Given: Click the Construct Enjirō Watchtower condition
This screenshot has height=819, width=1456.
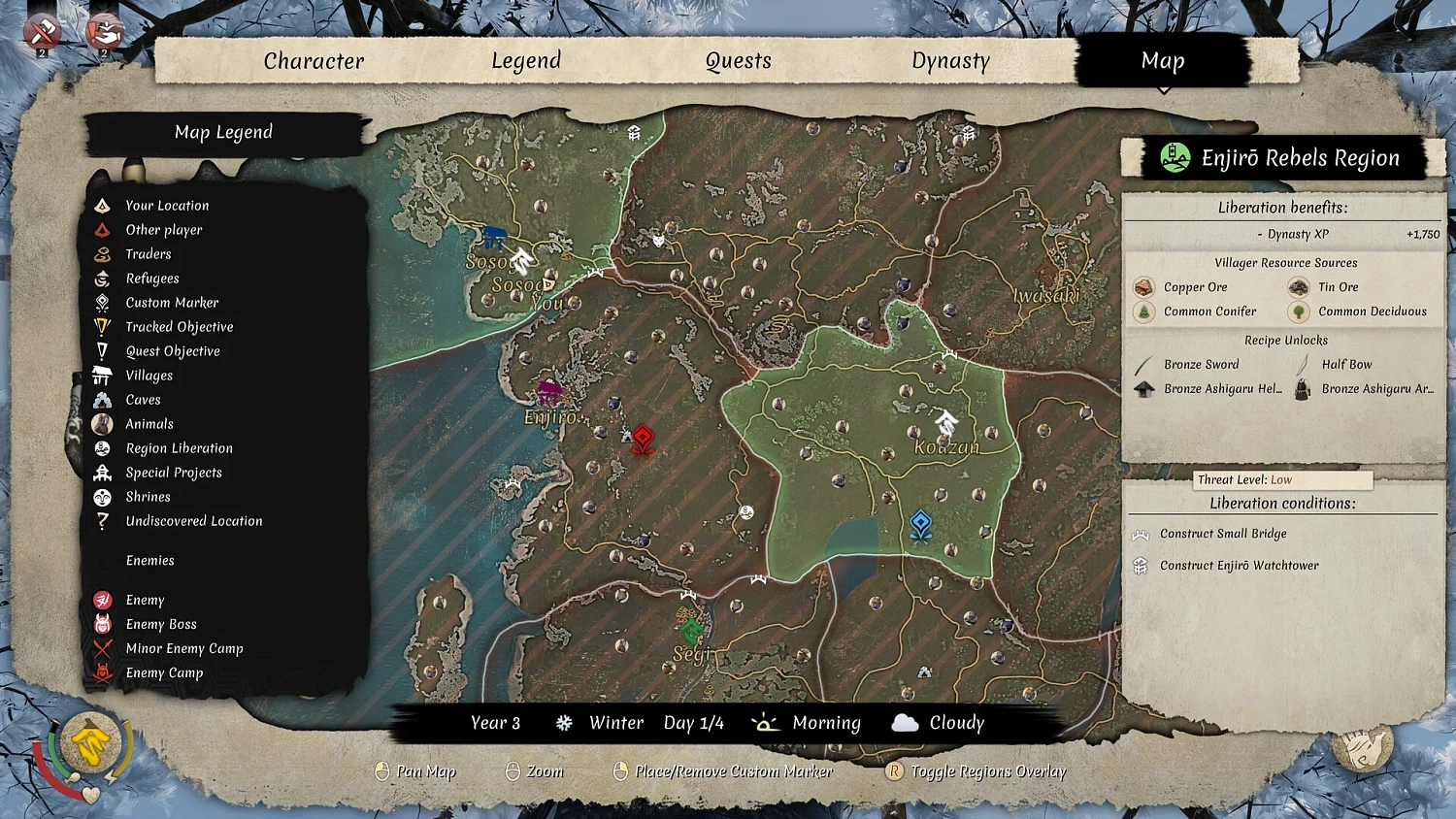Looking at the screenshot, I should (1239, 566).
